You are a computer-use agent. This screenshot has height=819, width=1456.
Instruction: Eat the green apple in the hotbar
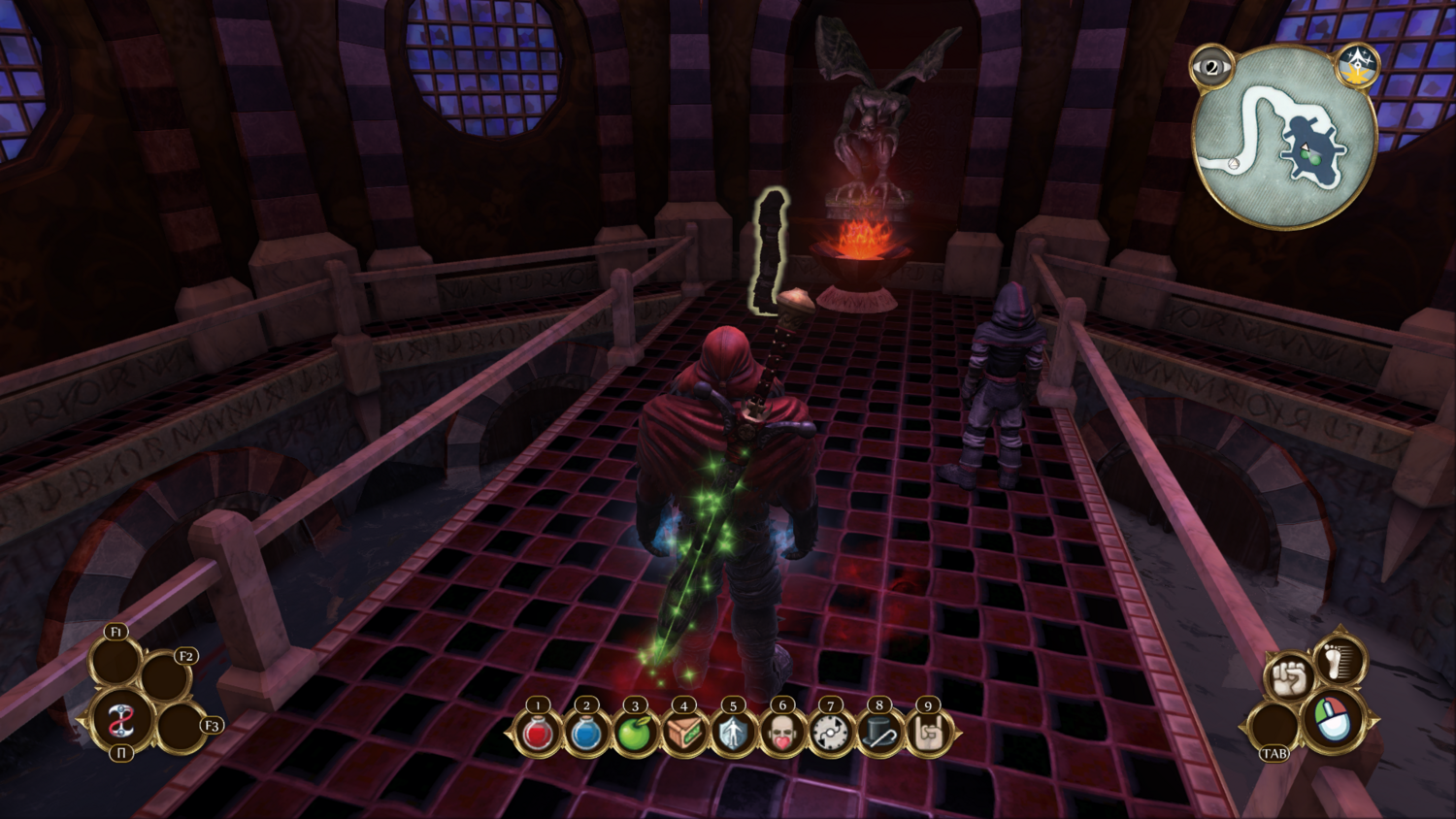(x=635, y=735)
